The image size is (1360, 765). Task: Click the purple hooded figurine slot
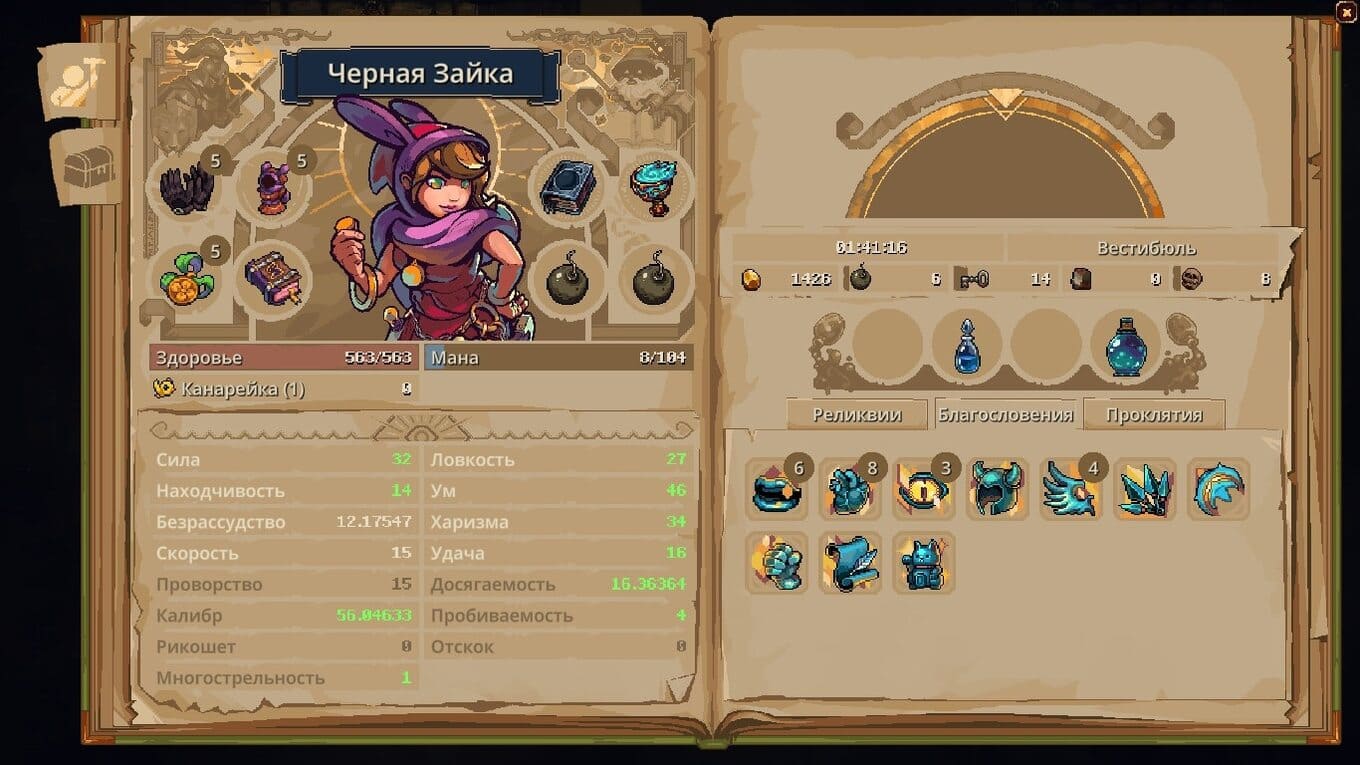(272, 187)
